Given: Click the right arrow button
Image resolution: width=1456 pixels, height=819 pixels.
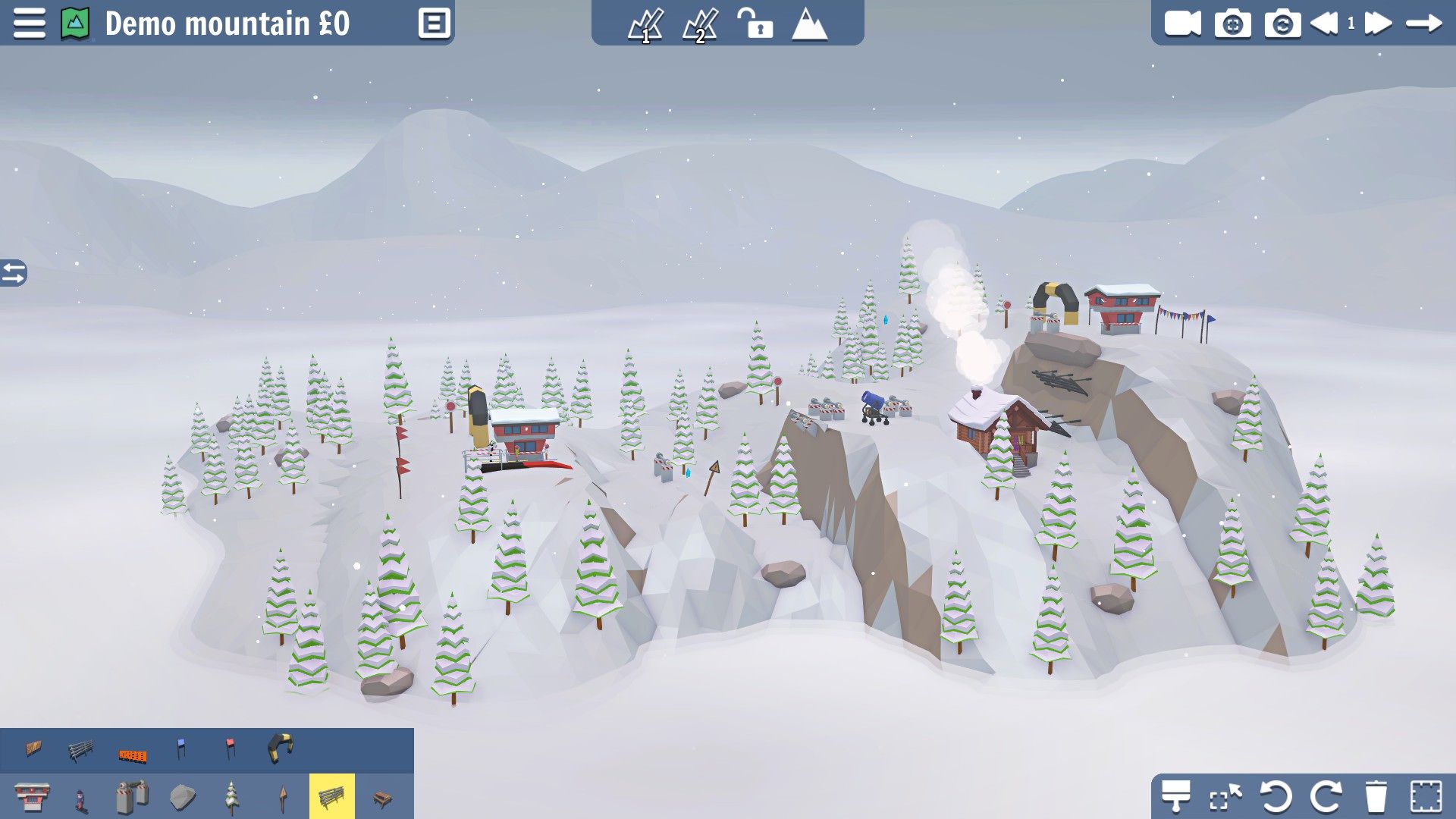Looking at the screenshot, I should (x=1423, y=24).
